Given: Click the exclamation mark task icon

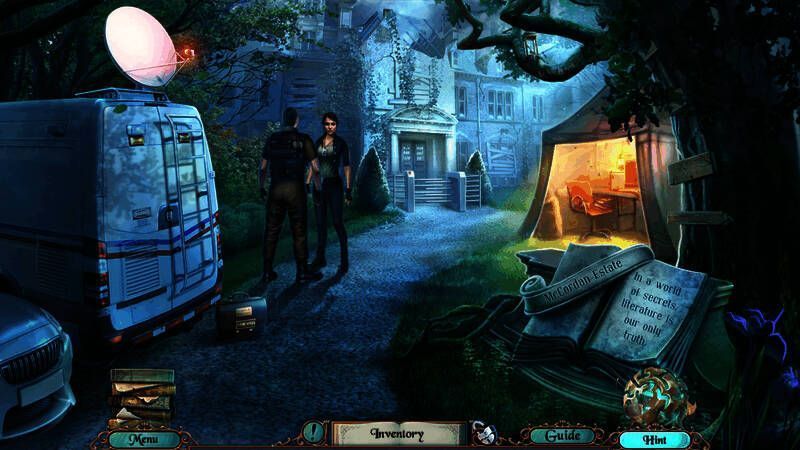Looking at the screenshot, I should [314, 434].
